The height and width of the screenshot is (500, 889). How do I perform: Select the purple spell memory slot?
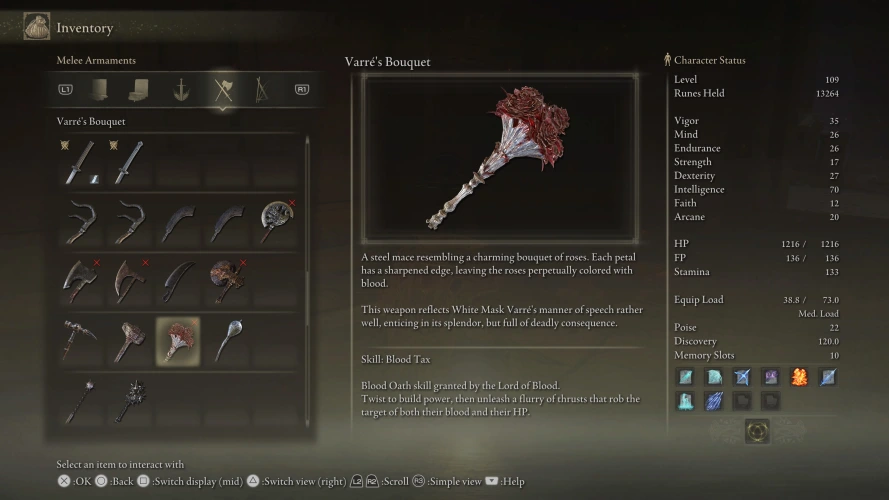[x=771, y=377]
